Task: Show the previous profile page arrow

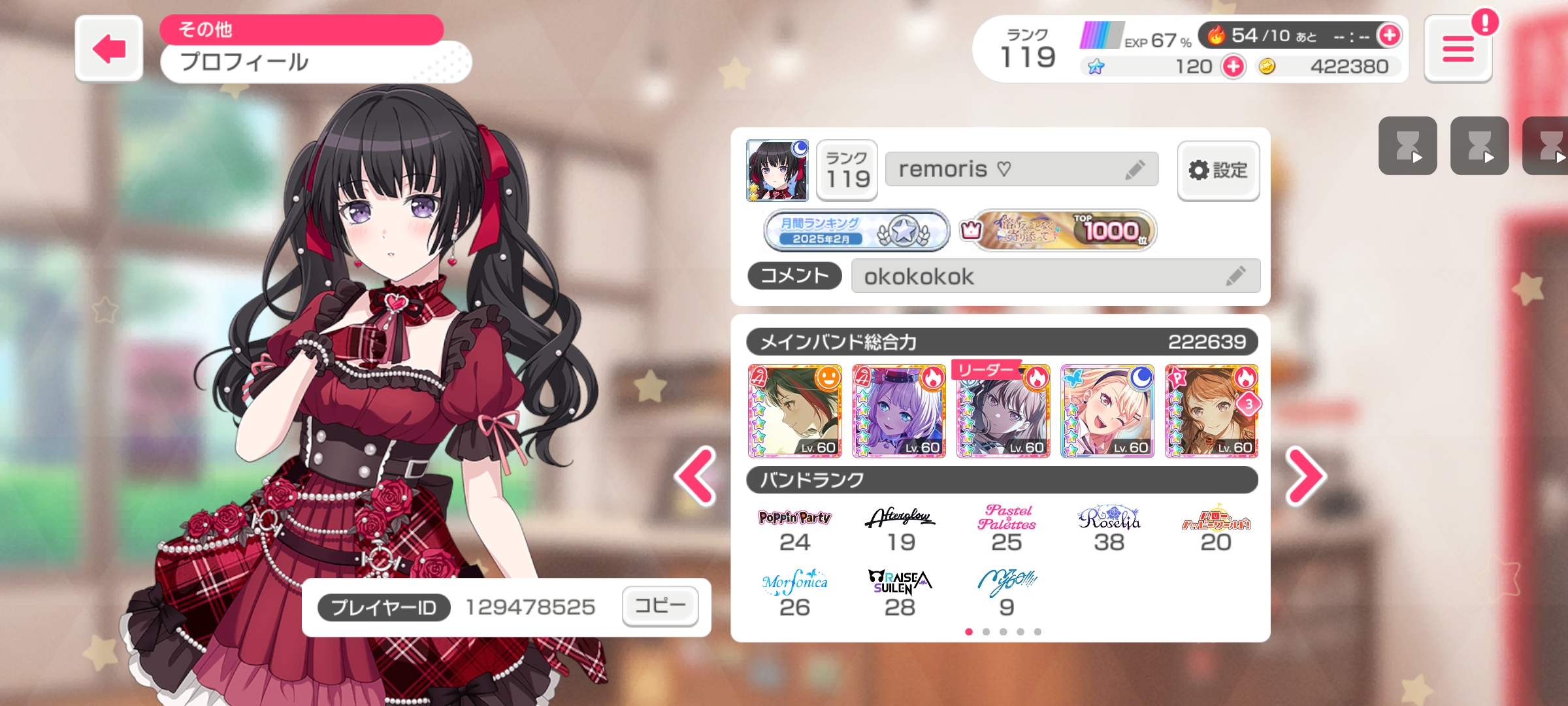Action: coord(696,476)
